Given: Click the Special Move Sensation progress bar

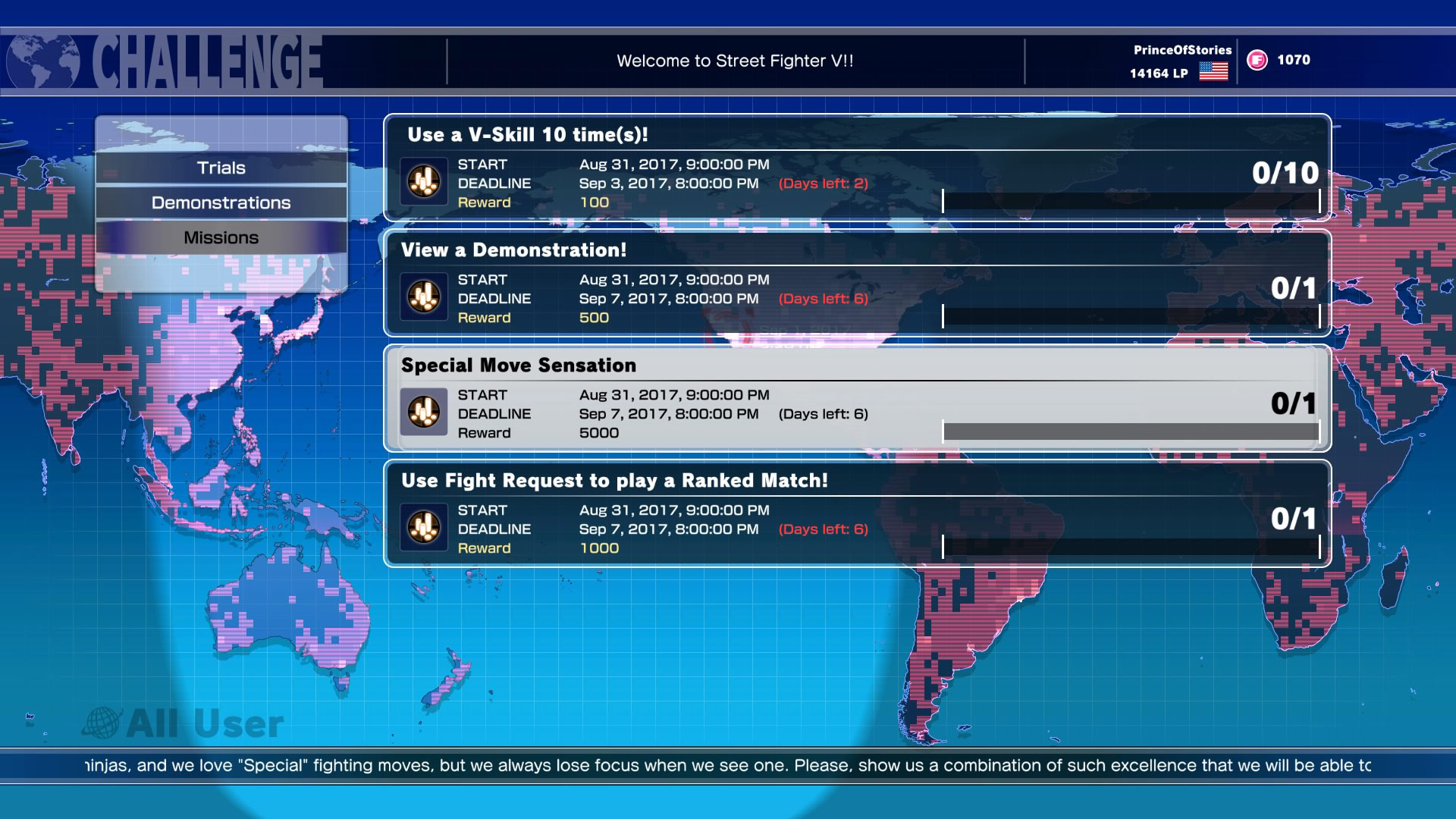Looking at the screenshot, I should 1130,429.
